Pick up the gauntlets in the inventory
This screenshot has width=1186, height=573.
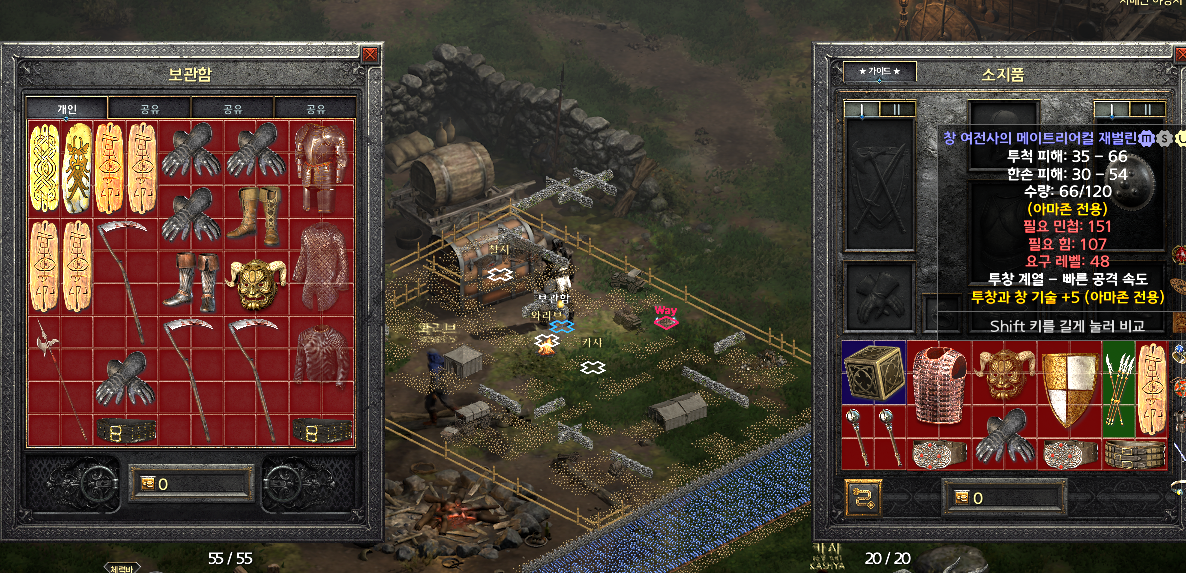pyautogui.click(x=1003, y=435)
